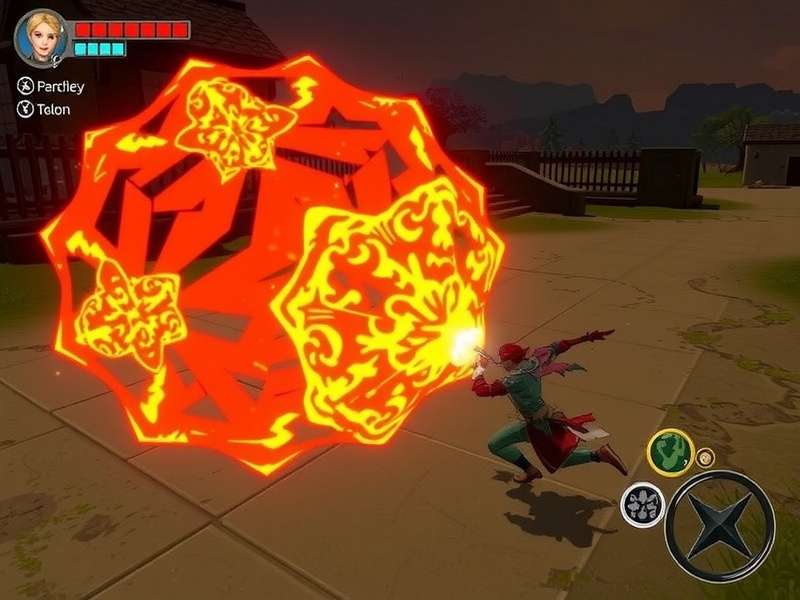Select the Telon entry

coord(45,110)
